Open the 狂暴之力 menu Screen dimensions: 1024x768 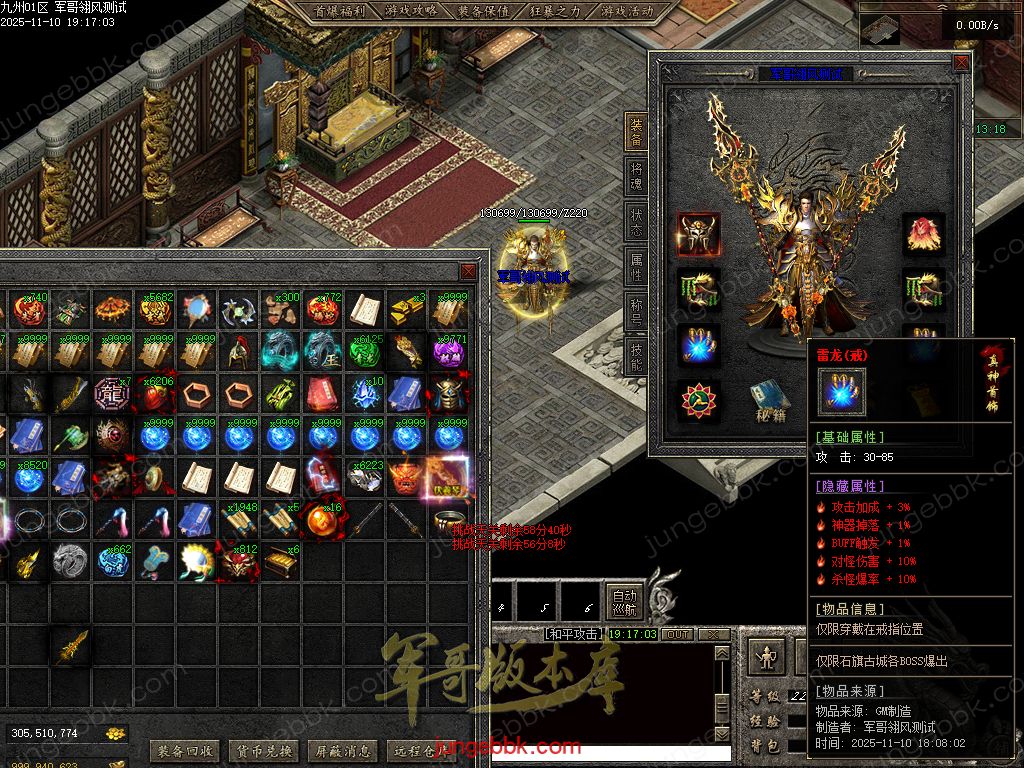555,12
